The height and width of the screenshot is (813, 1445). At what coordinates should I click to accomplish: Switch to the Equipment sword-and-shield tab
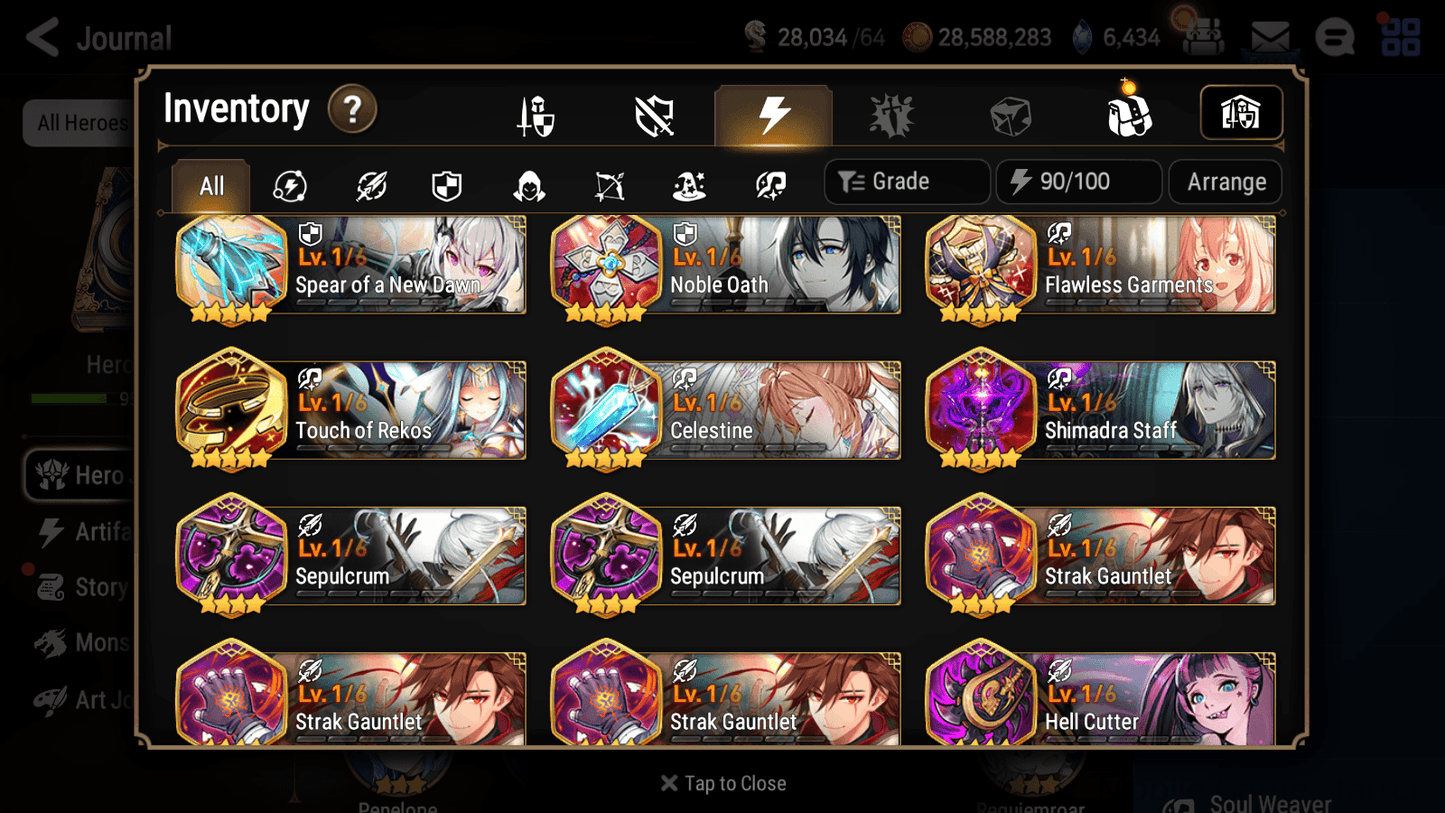(535, 113)
